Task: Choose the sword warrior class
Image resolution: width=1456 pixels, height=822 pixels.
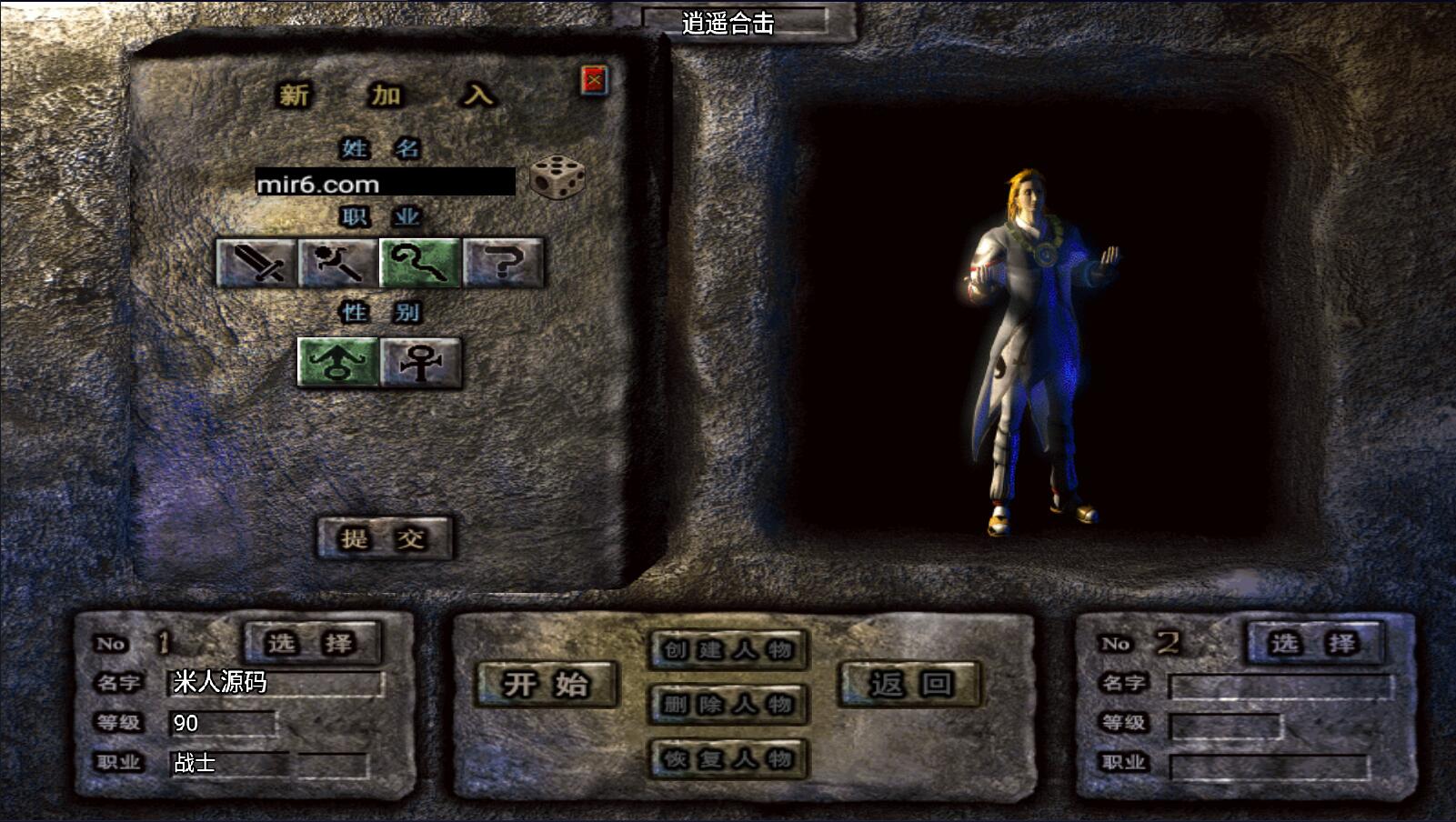Action: click(256, 263)
